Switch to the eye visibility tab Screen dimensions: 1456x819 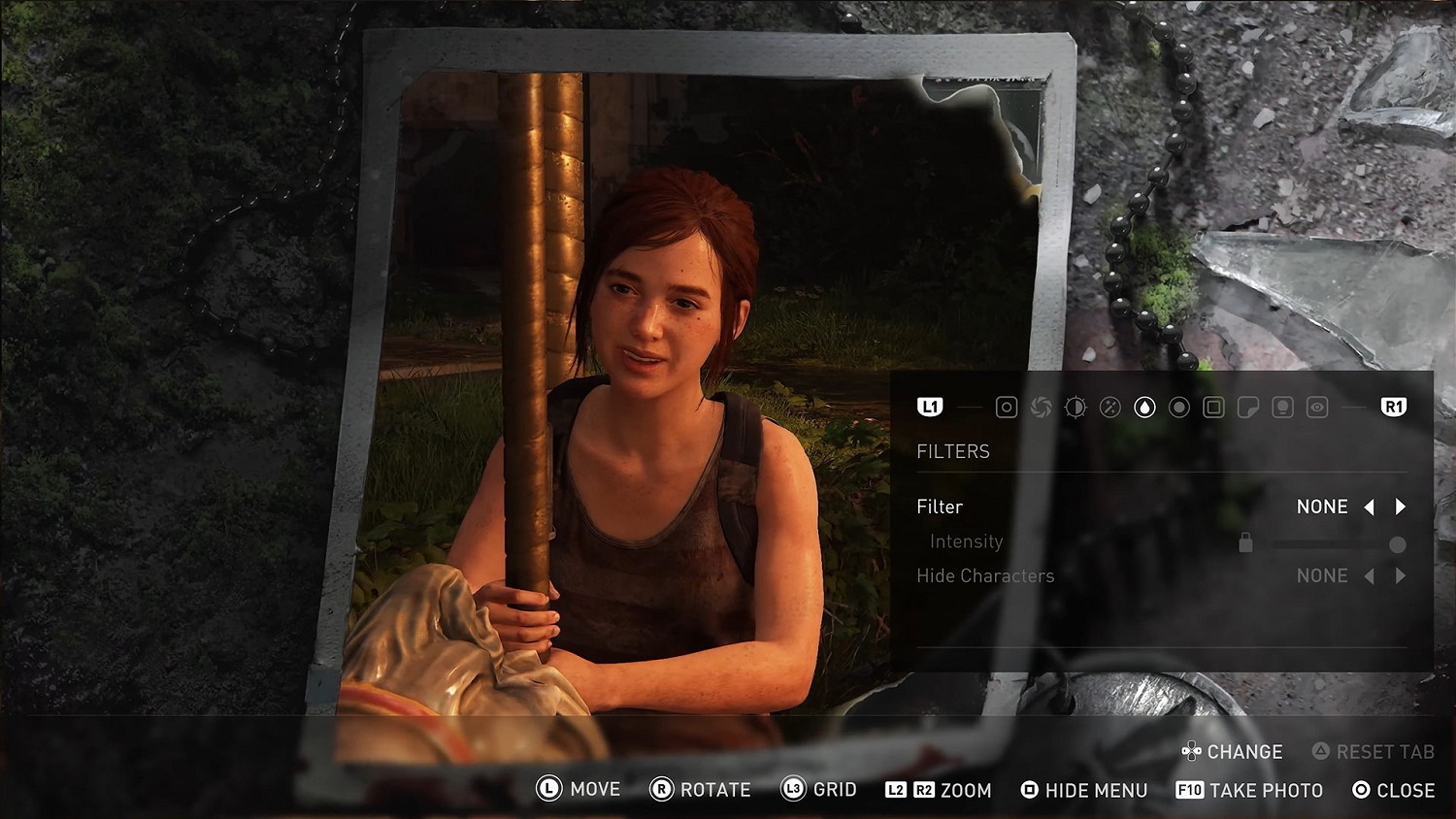point(1317,408)
